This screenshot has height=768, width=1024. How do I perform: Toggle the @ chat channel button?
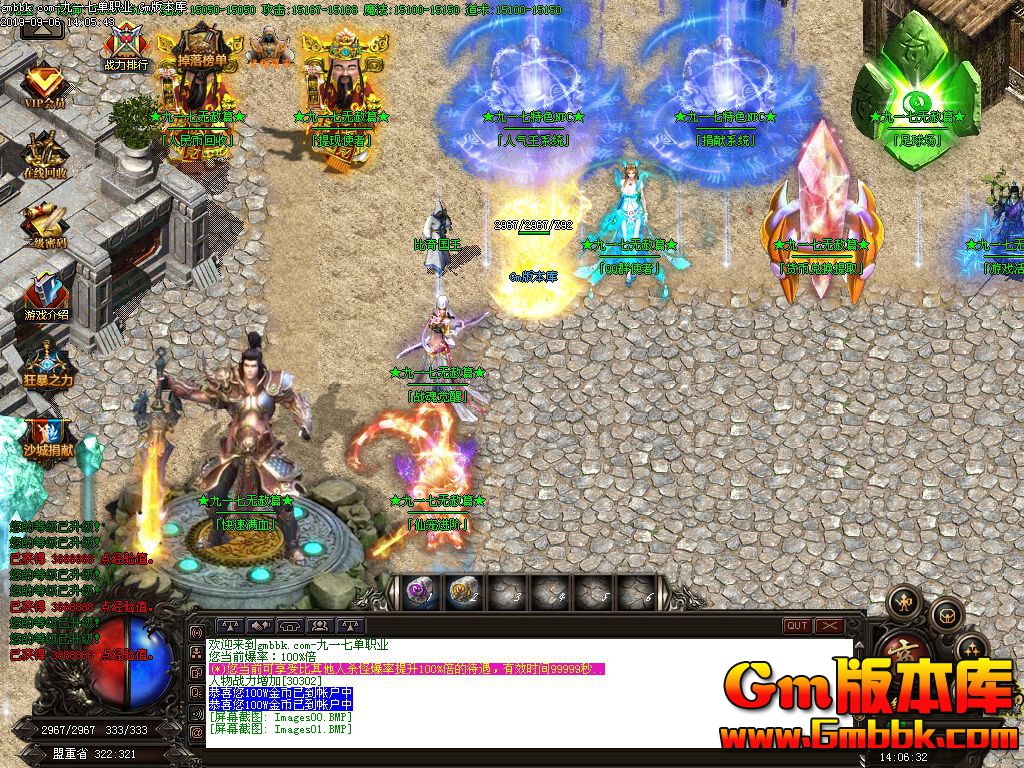click(196, 732)
